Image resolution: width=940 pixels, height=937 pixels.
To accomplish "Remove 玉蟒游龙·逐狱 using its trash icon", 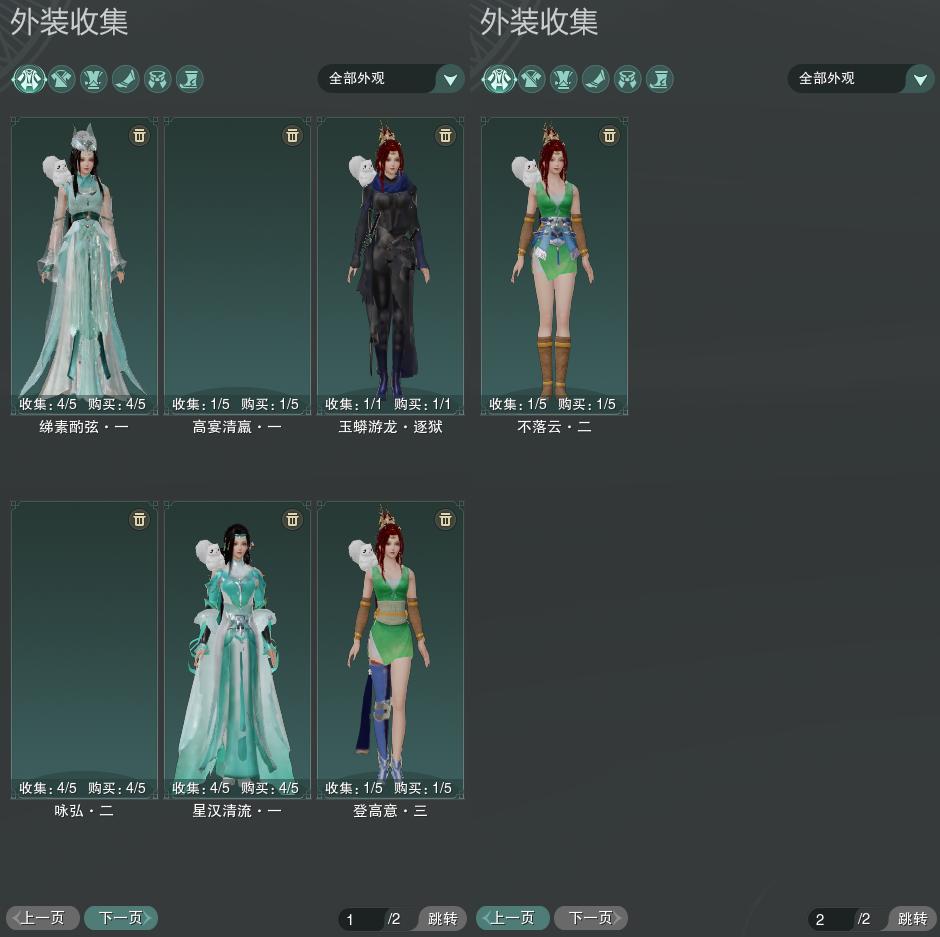I will [x=445, y=135].
